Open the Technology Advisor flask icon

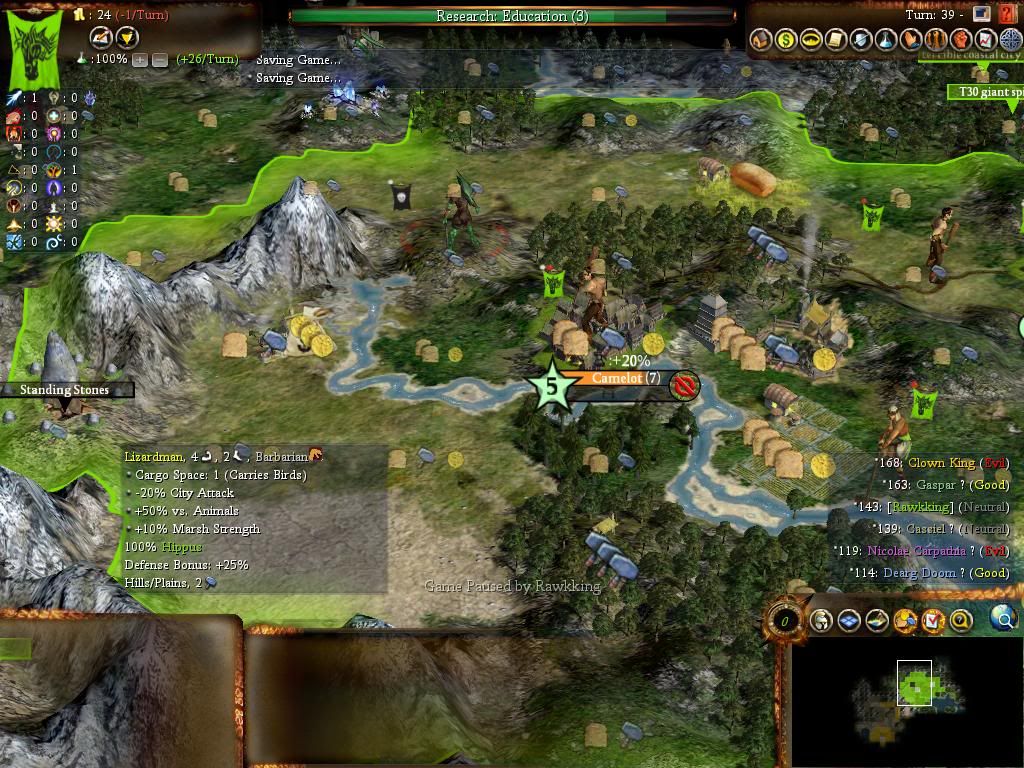[x=886, y=40]
